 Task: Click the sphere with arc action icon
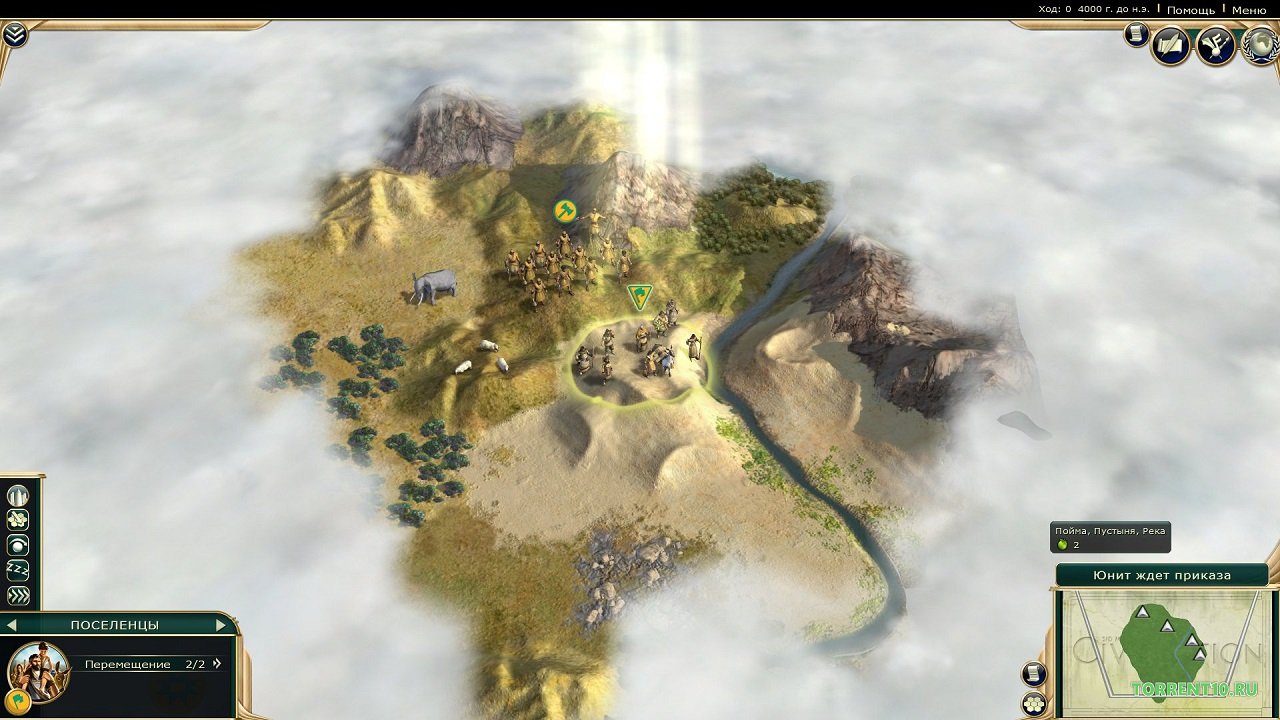(18, 546)
